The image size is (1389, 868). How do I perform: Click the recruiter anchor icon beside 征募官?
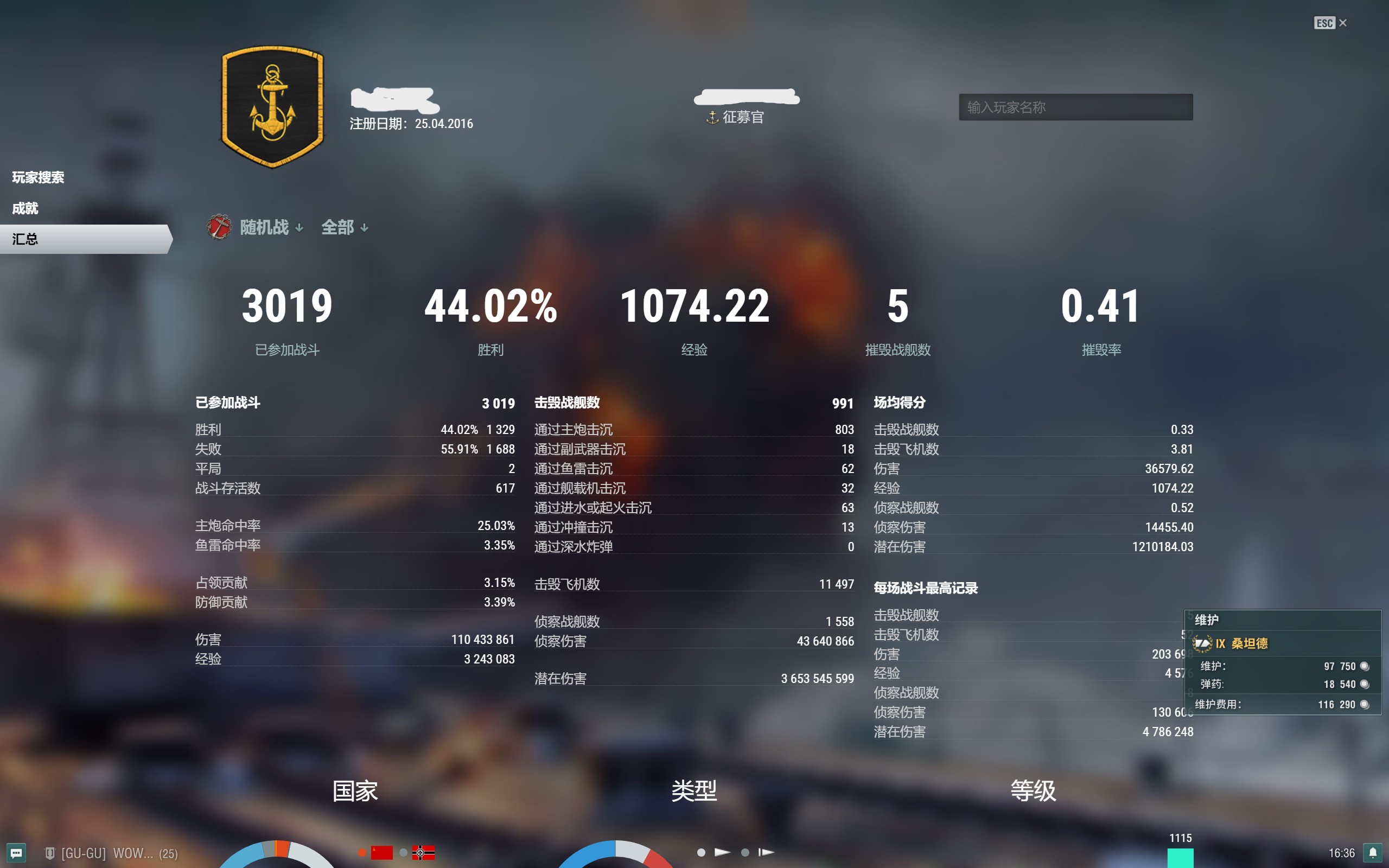[x=712, y=117]
